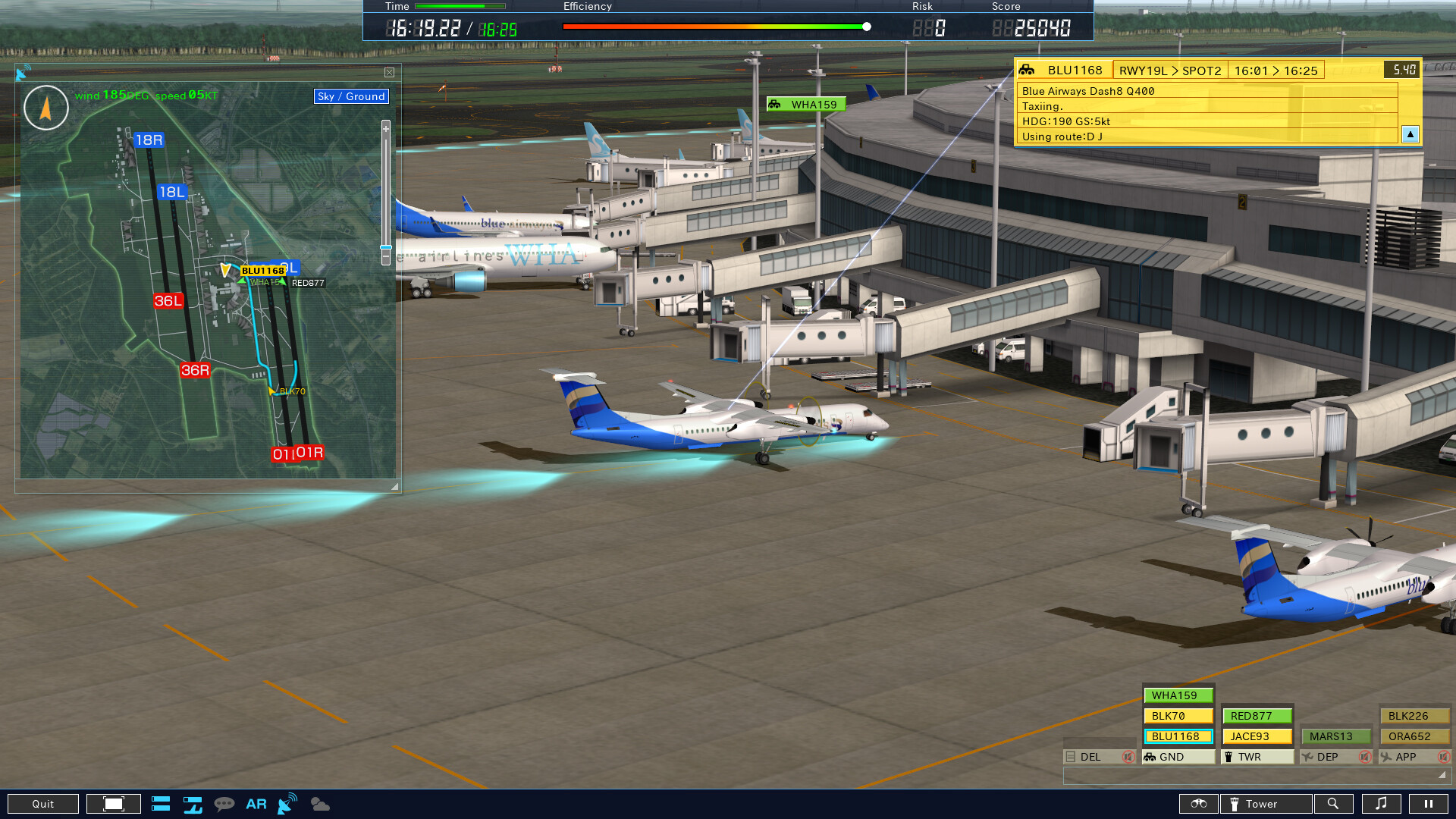The width and height of the screenshot is (1456, 819).
Task: Open the weather cloud icon
Action: pyautogui.click(x=321, y=803)
